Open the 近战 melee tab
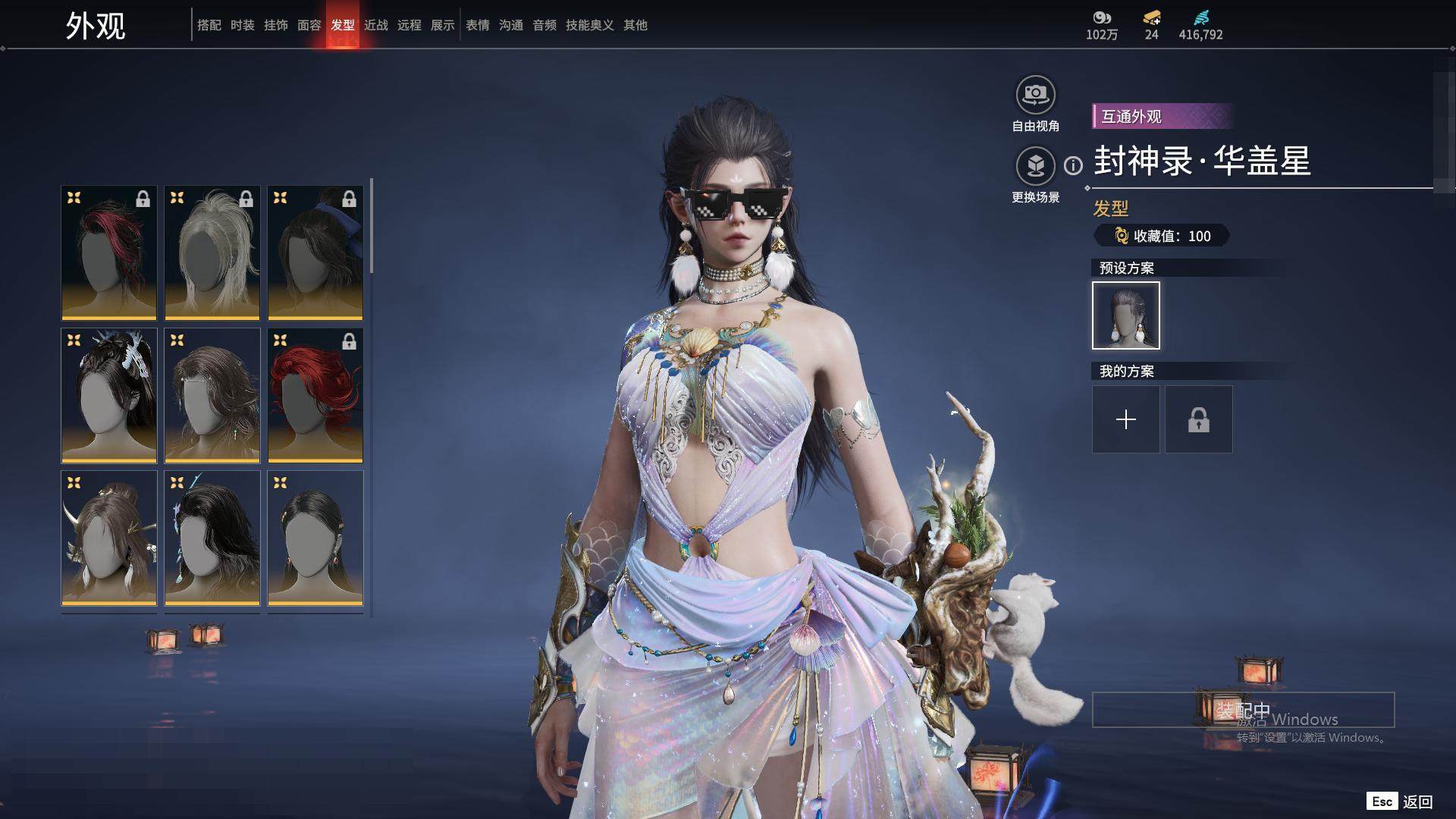This screenshot has width=1456, height=819. [x=375, y=25]
